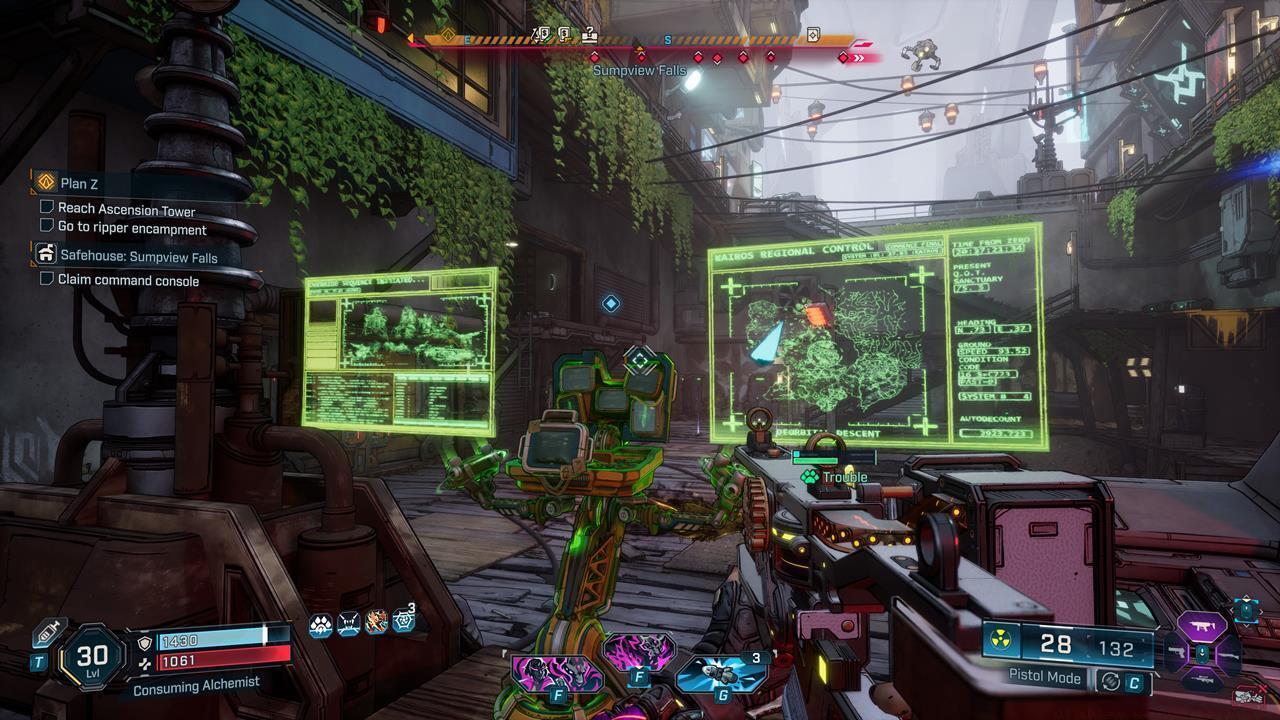Viewport: 1280px width, 720px height.
Task: Select the hexagonal shield buff icon showing 3 stacks
Action: (x=402, y=621)
